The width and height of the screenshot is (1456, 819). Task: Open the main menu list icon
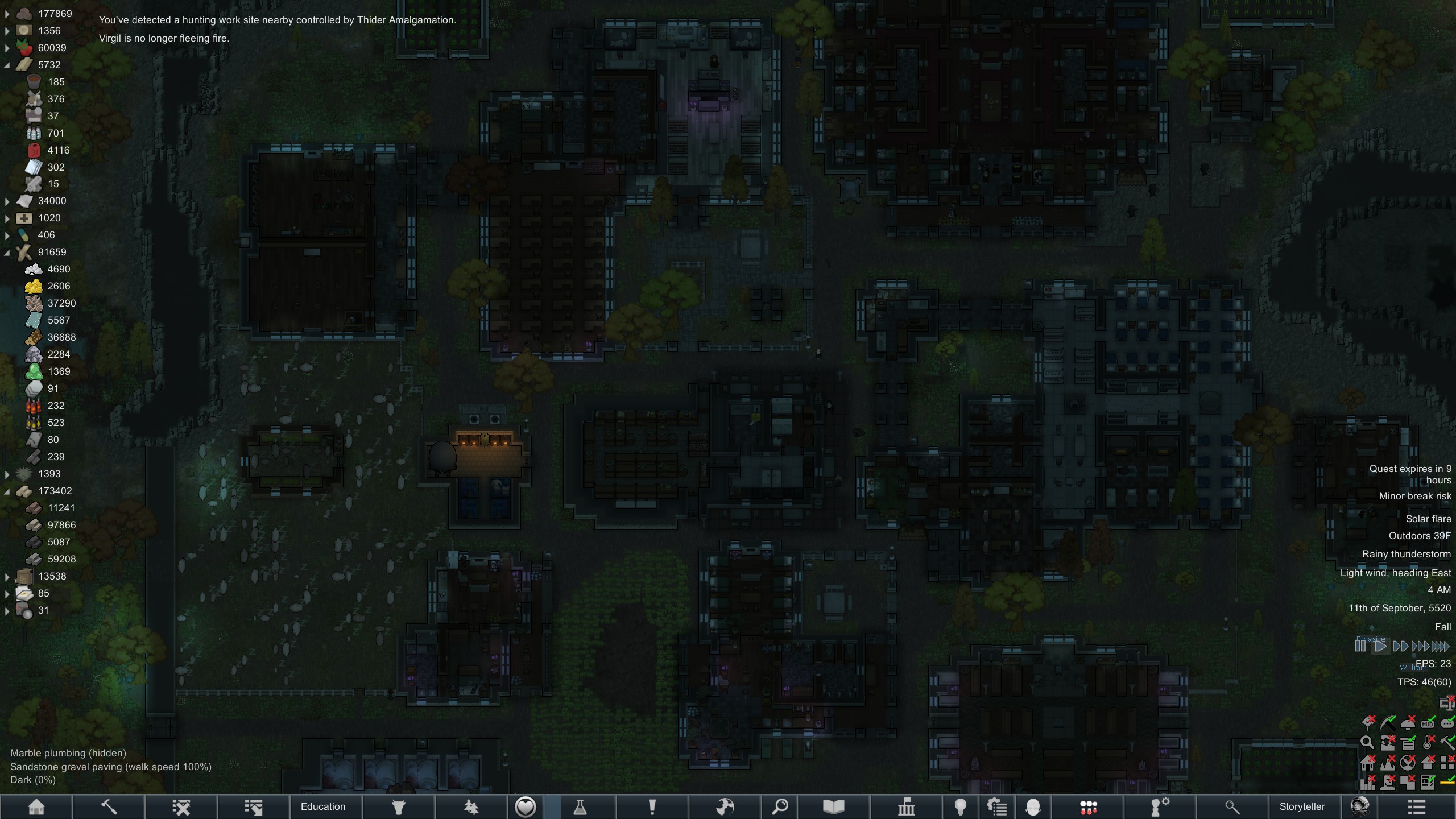1416,806
